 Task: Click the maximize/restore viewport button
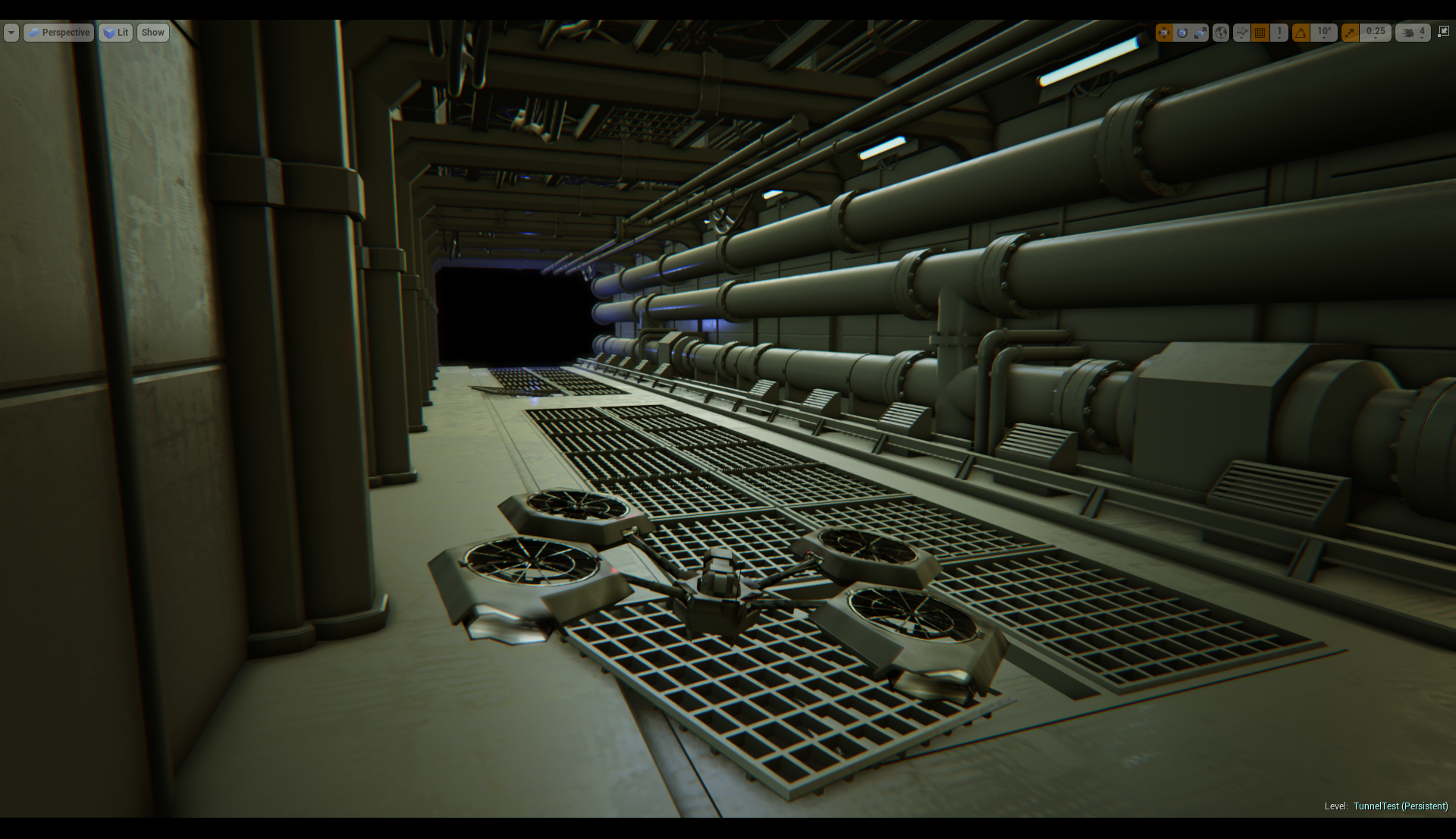click(x=1443, y=32)
